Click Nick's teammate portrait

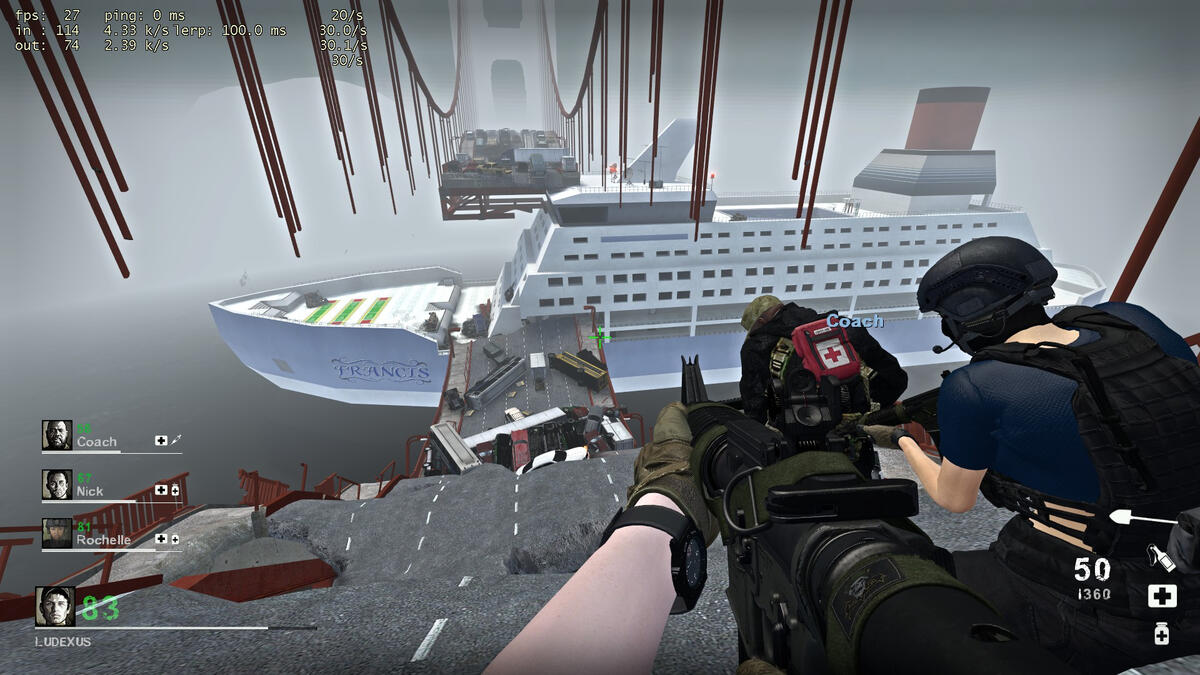tap(57, 484)
